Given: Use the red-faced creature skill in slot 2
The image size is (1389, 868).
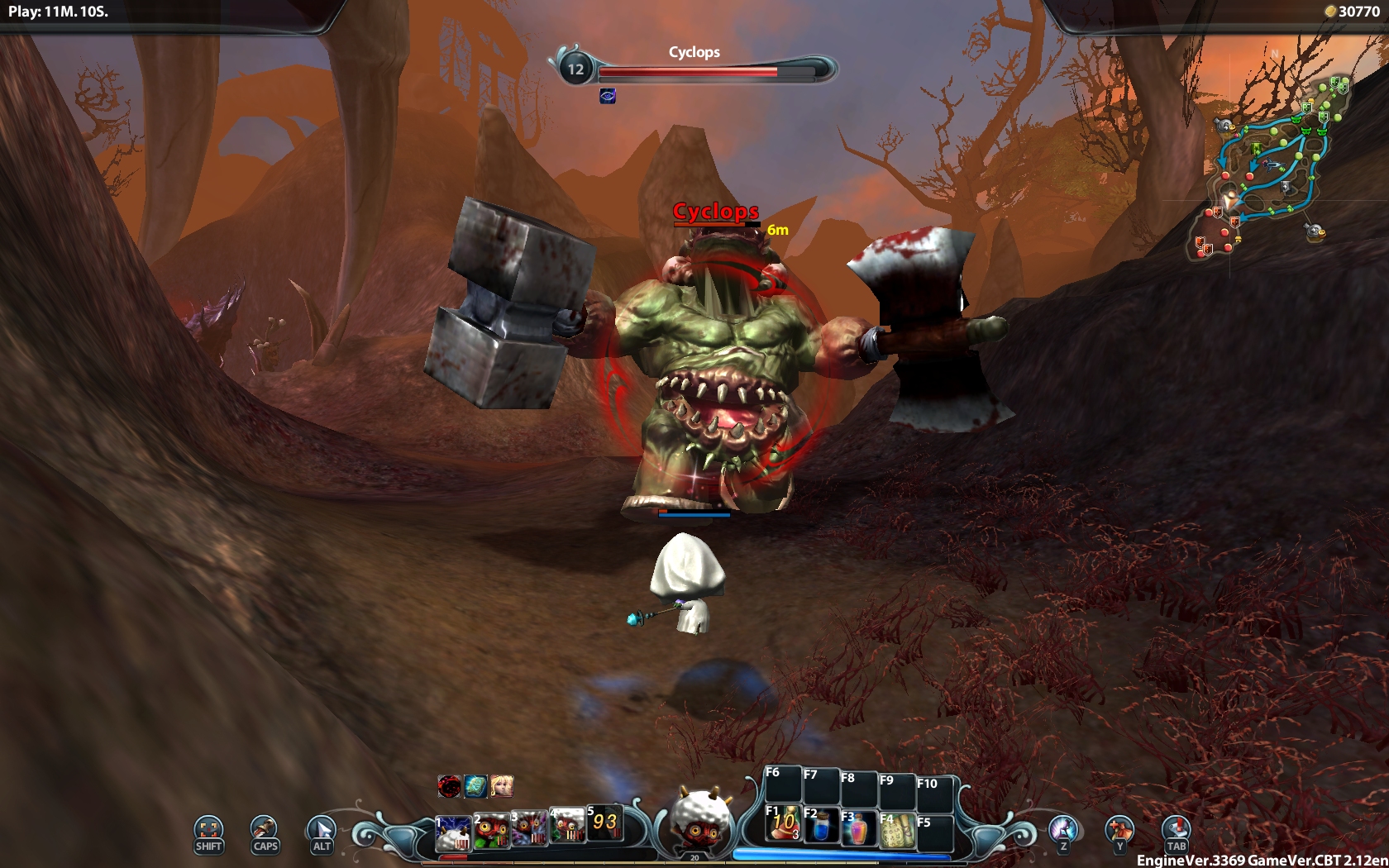Looking at the screenshot, I should tap(492, 830).
